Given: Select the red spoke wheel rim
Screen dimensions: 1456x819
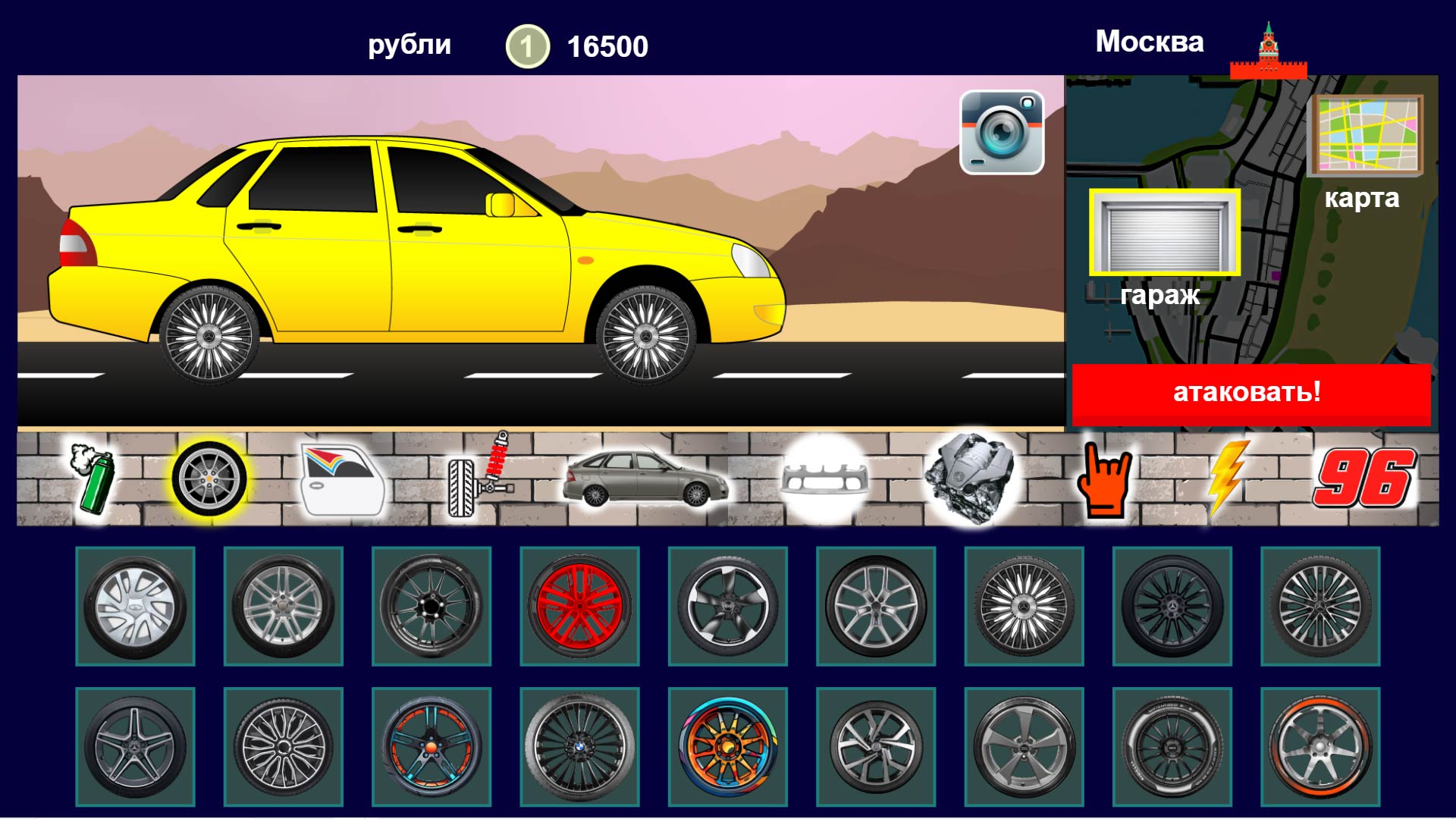Looking at the screenshot, I should click(x=580, y=607).
